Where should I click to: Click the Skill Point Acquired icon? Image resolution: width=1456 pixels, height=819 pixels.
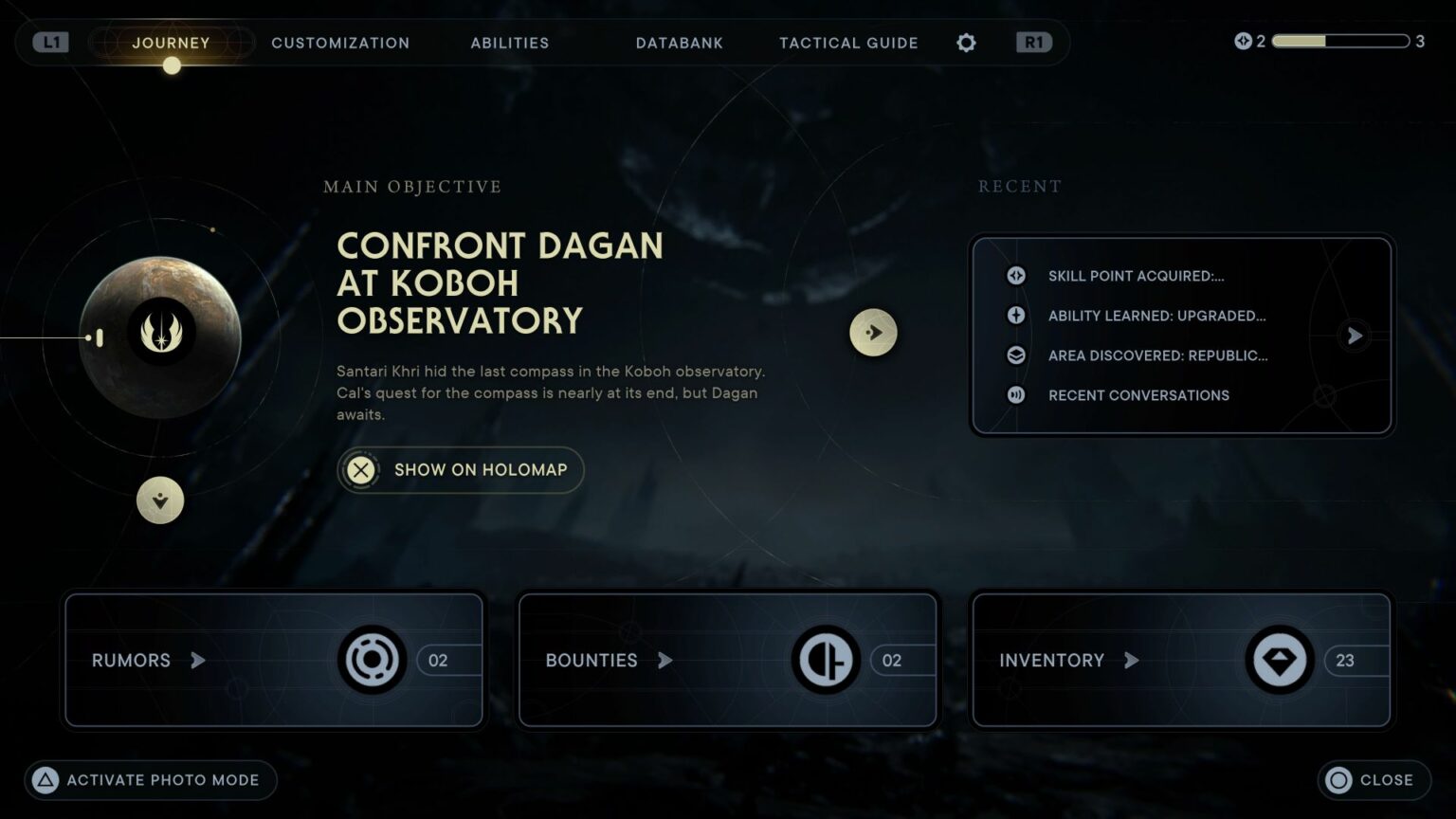1015,276
